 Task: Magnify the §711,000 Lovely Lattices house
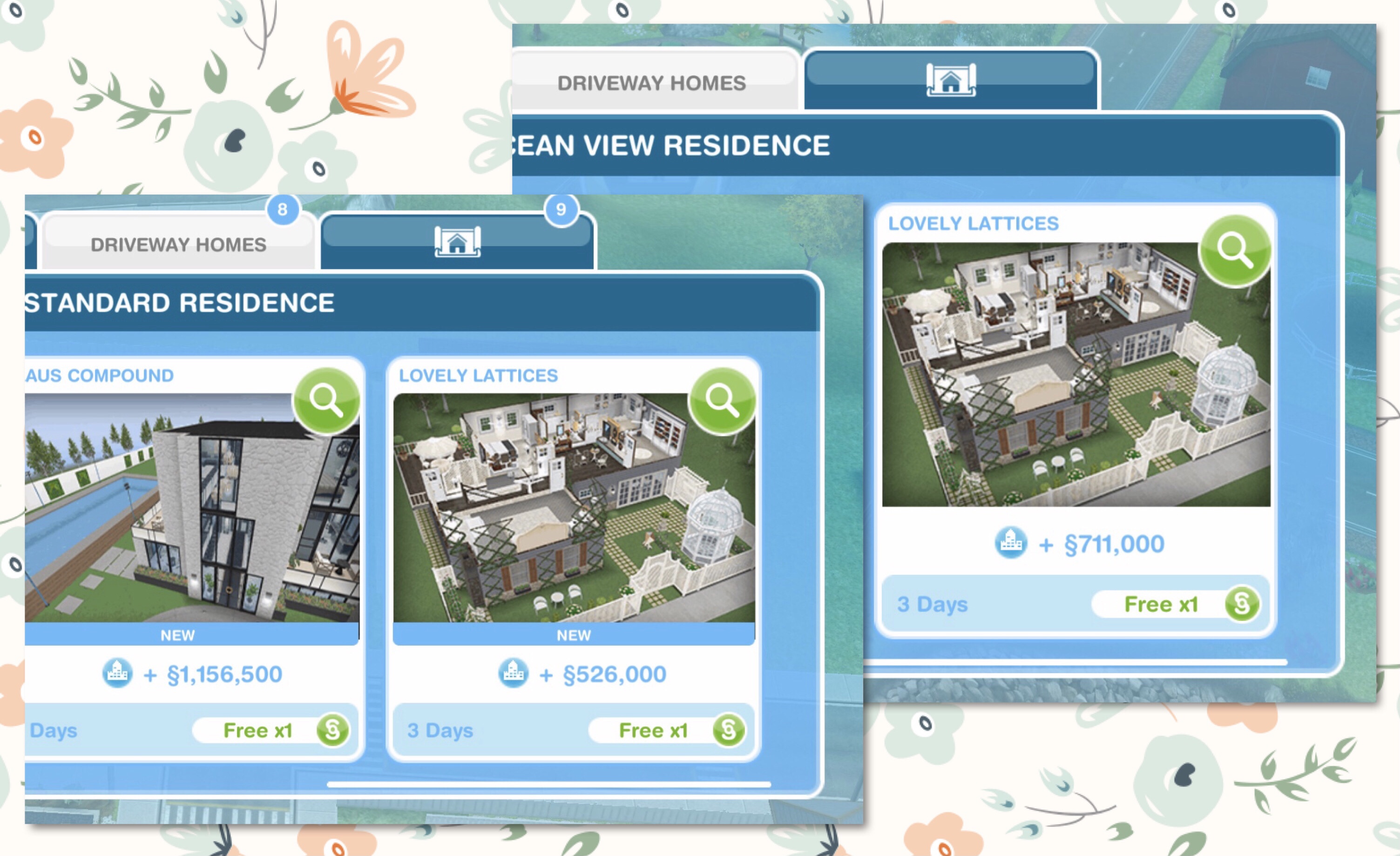tap(1234, 250)
